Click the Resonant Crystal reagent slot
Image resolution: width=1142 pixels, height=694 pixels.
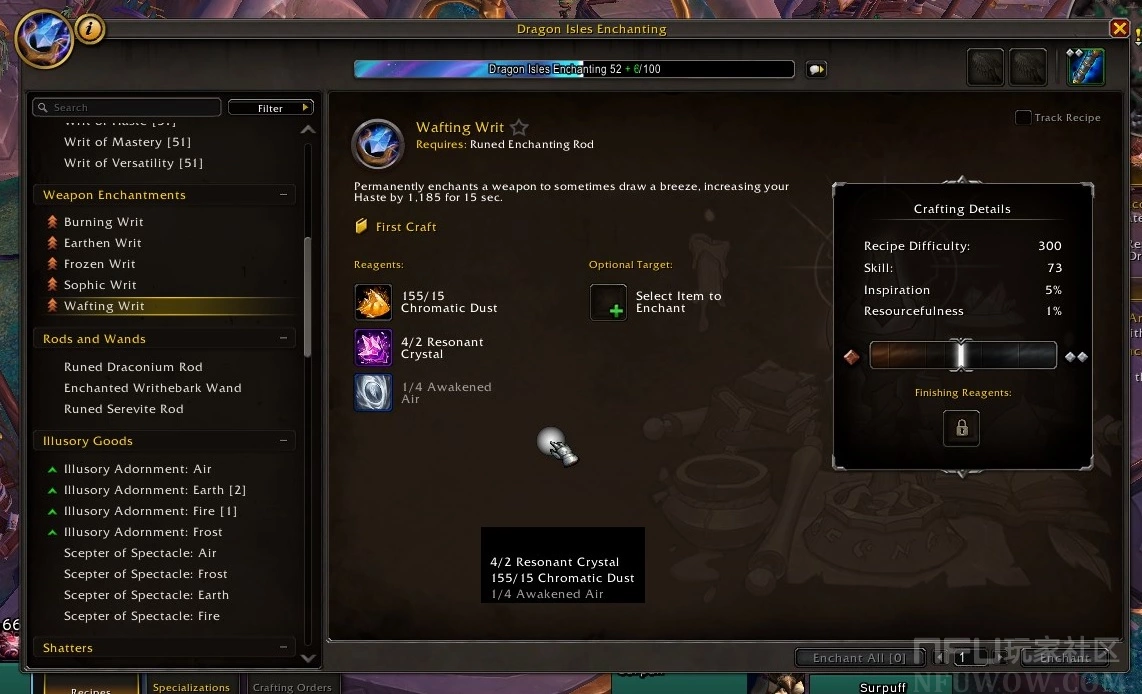pos(373,348)
